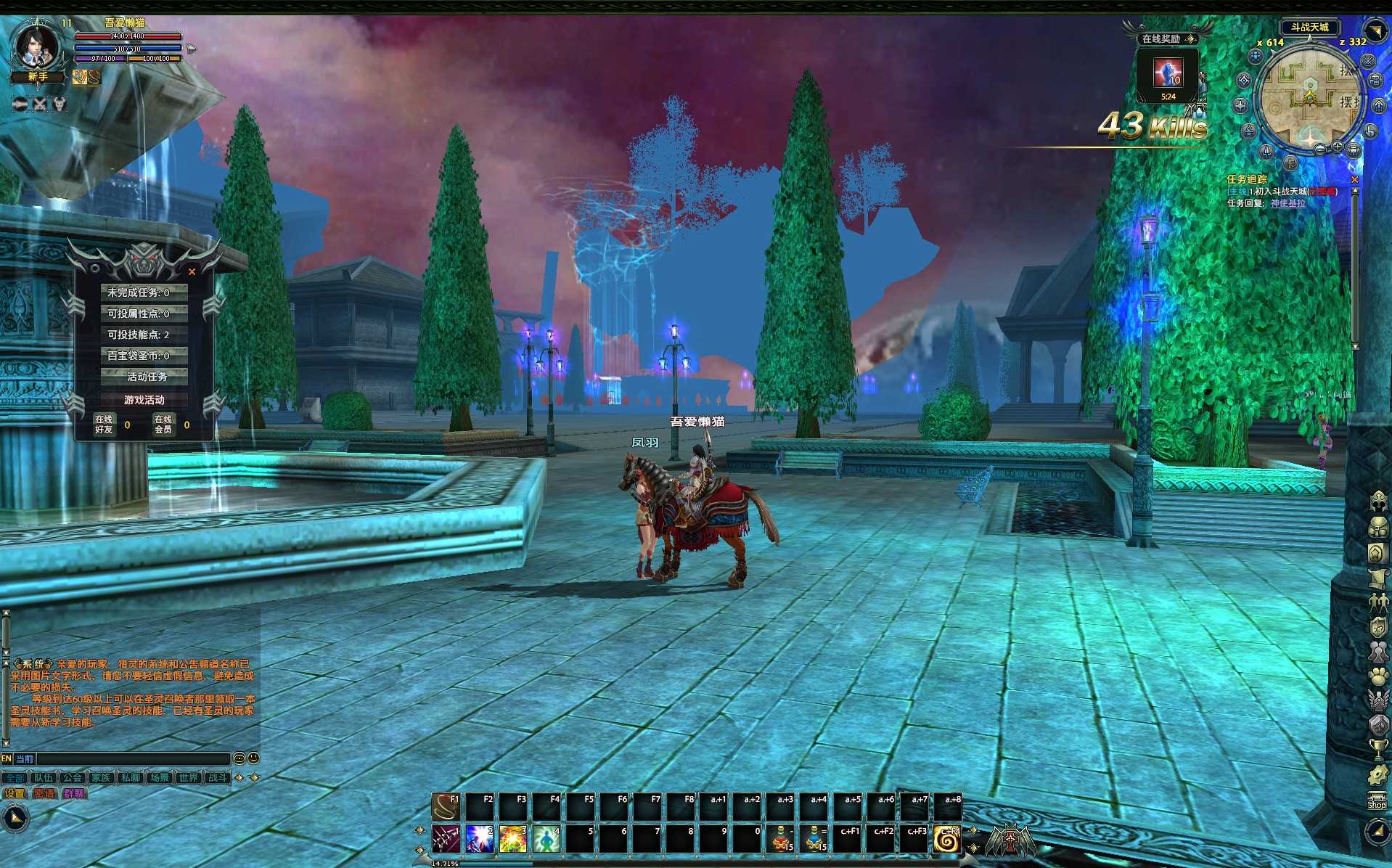The height and width of the screenshot is (868, 1392).
Task: Switch to the 世界 world chat tab
Action: pyautogui.click(x=188, y=777)
